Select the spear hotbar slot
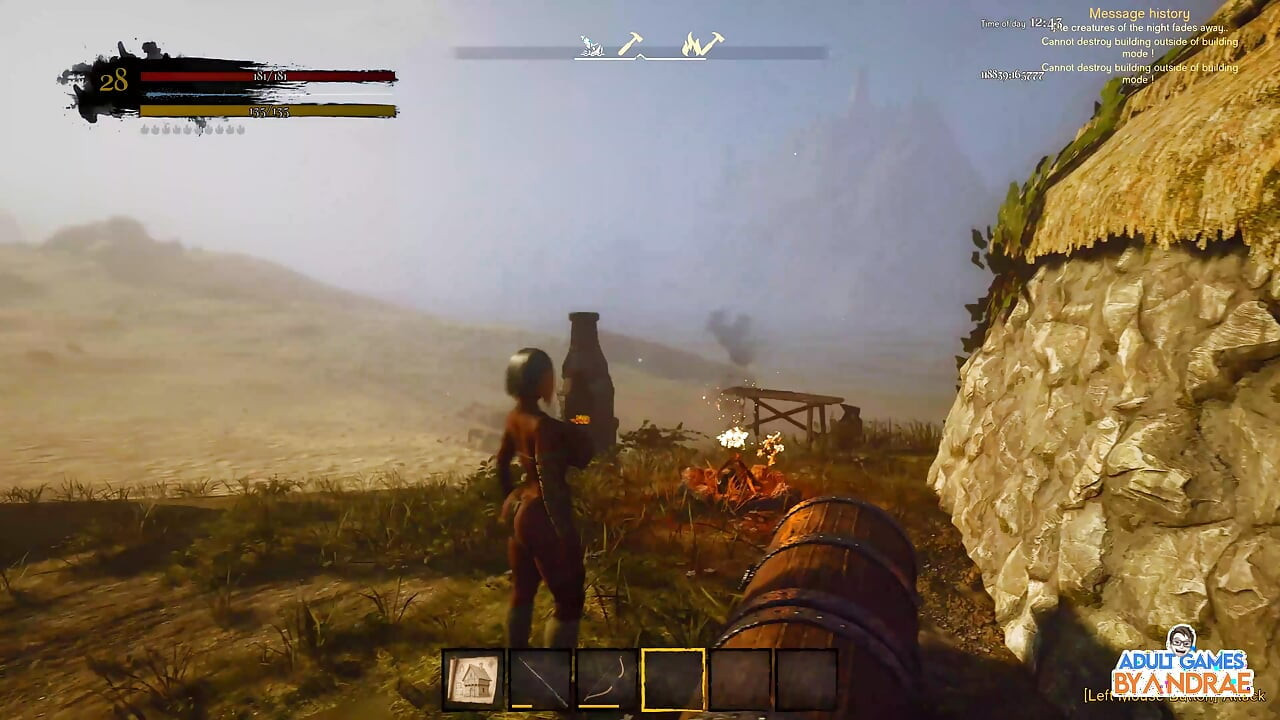 coord(540,680)
